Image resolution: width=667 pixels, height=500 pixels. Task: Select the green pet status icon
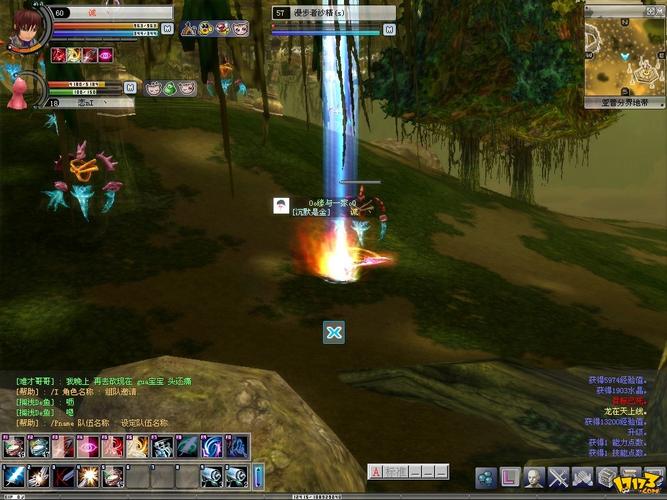(170, 88)
